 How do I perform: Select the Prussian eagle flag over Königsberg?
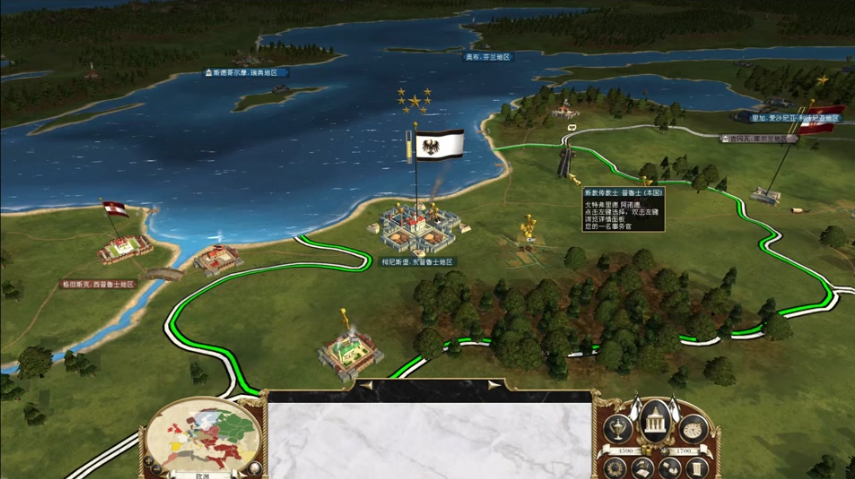439,144
